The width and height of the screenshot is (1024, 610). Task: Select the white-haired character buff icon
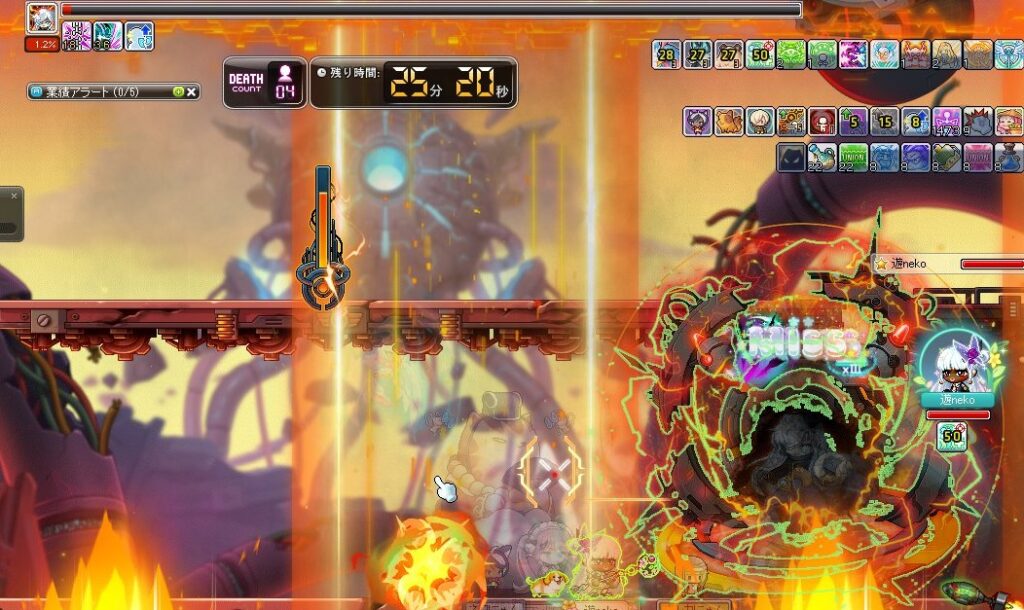coord(760,122)
